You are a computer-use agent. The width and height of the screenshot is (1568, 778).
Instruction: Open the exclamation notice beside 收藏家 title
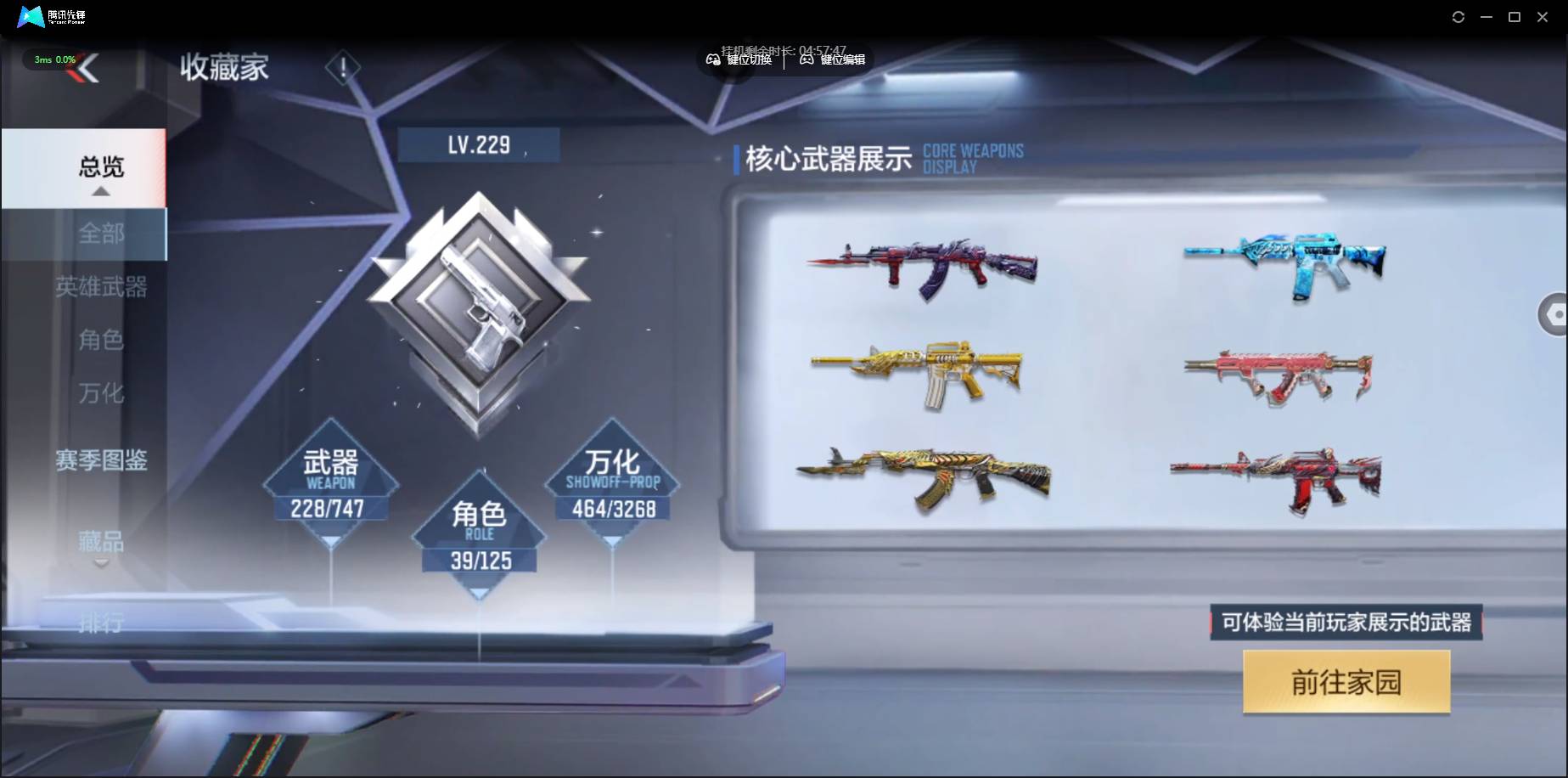coord(343,68)
